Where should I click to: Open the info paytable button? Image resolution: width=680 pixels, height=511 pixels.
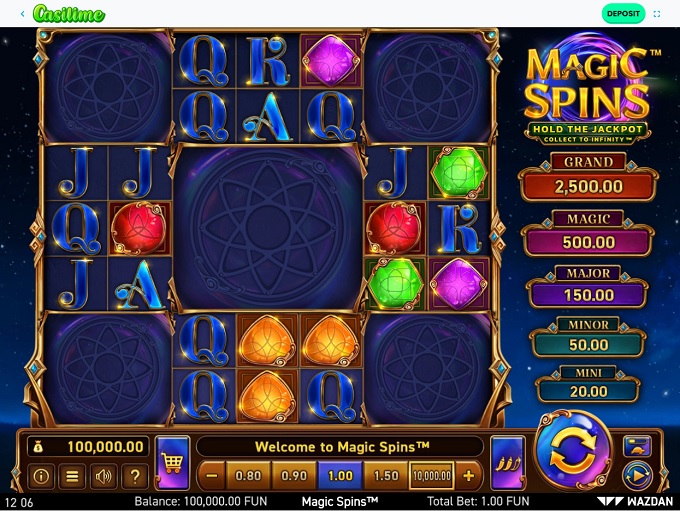coord(42,476)
